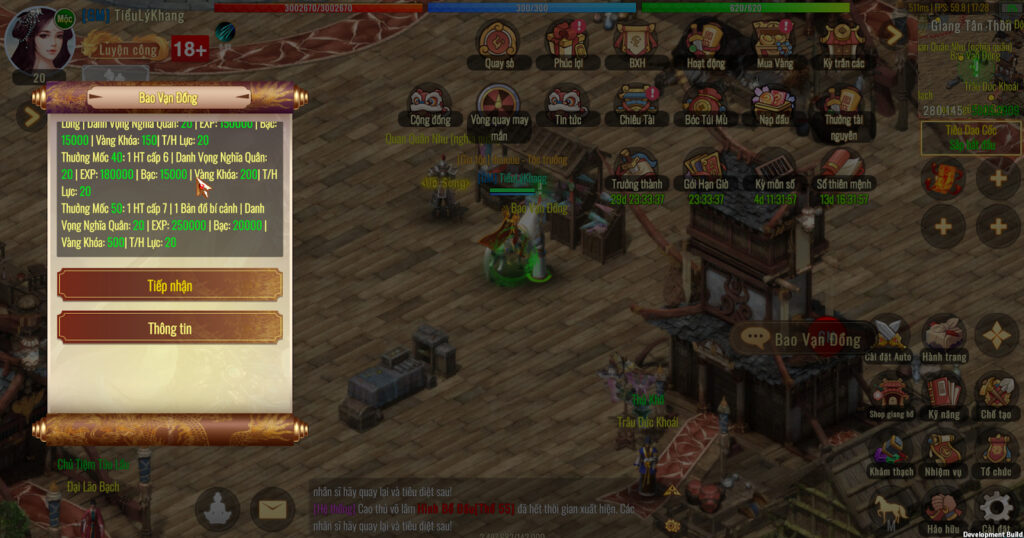The width and height of the screenshot is (1024, 538).
Task: Open the Nhiệm vụ quest scroll
Action: 944,450
